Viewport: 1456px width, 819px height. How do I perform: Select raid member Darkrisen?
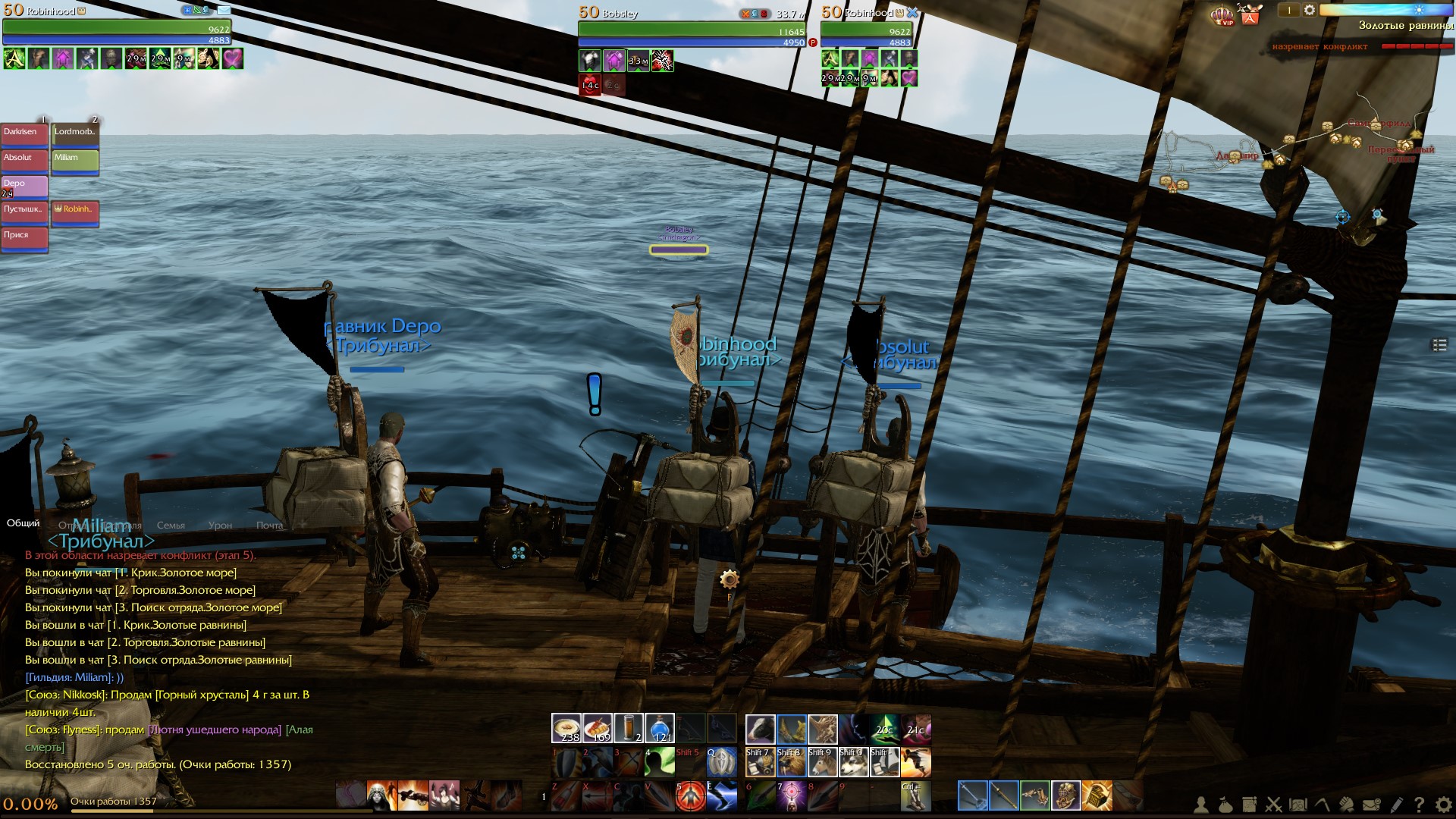point(24,134)
